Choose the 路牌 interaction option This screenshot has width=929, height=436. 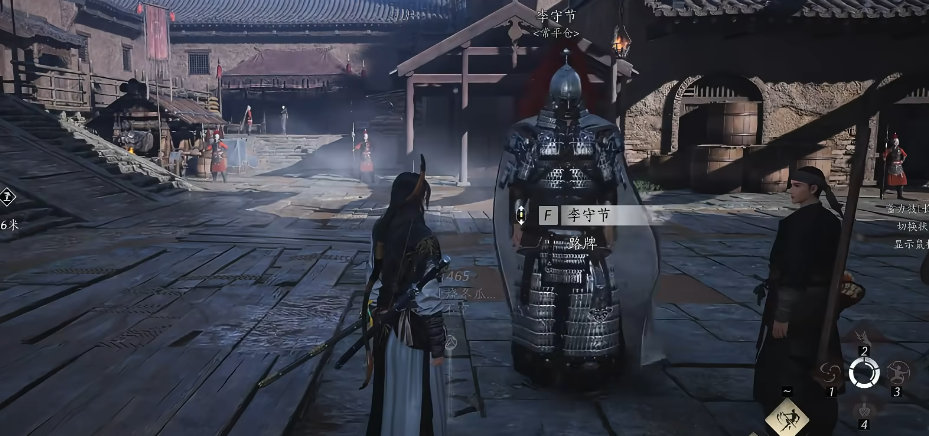pyautogui.click(x=582, y=241)
